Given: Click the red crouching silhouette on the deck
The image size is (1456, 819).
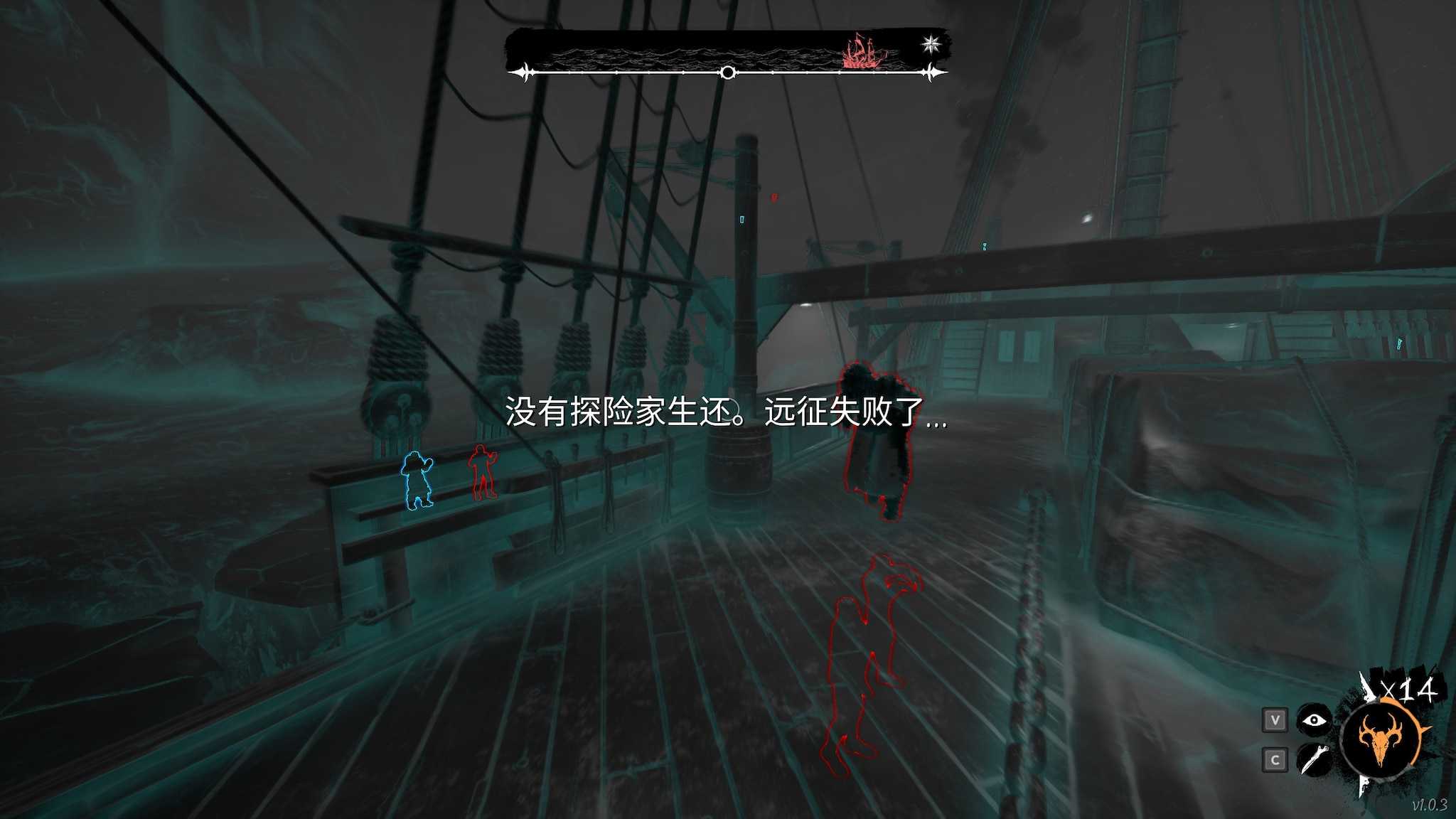Looking at the screenshot, I should pos(869,654).
